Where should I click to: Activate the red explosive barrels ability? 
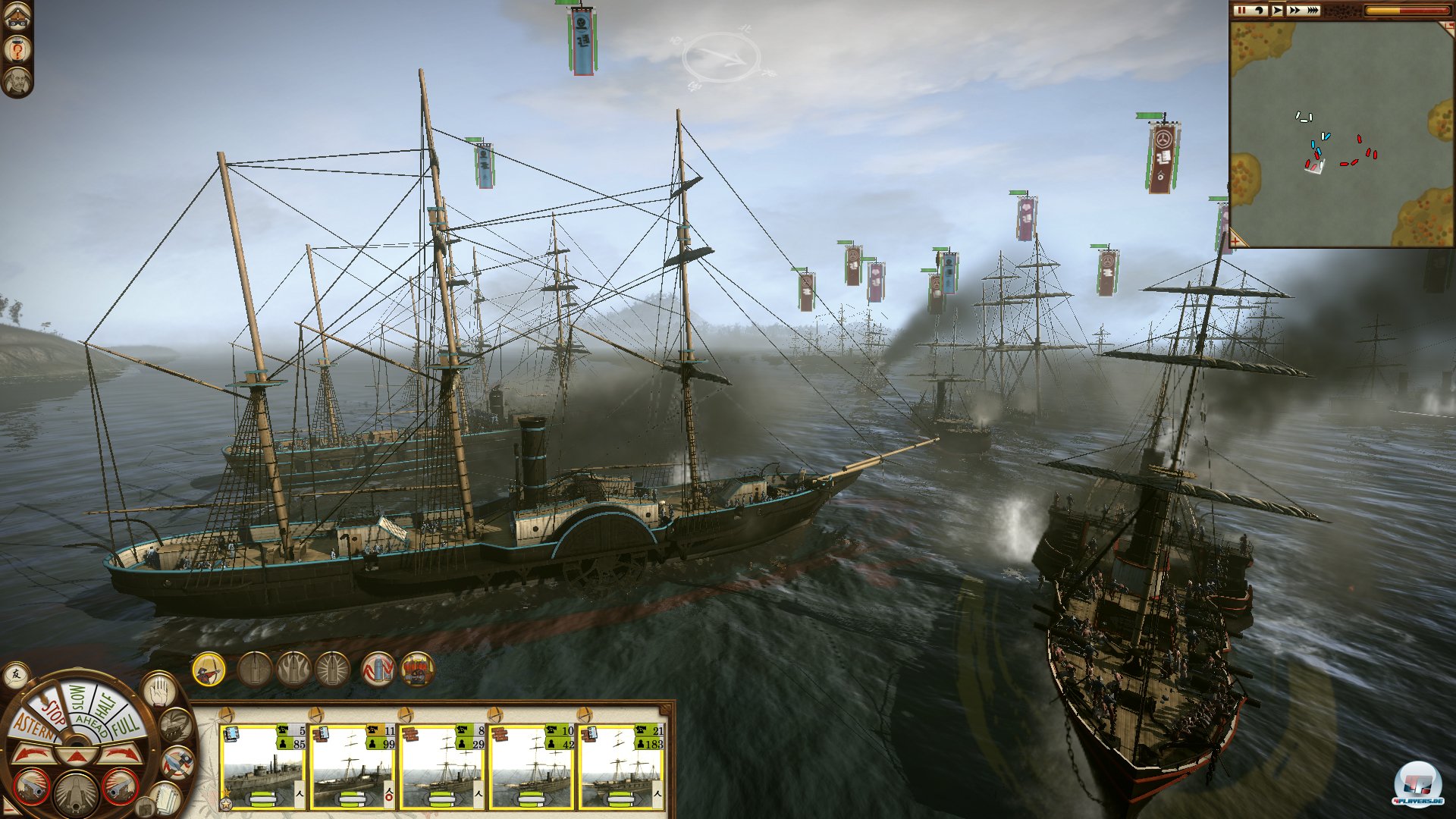point(417,670)
